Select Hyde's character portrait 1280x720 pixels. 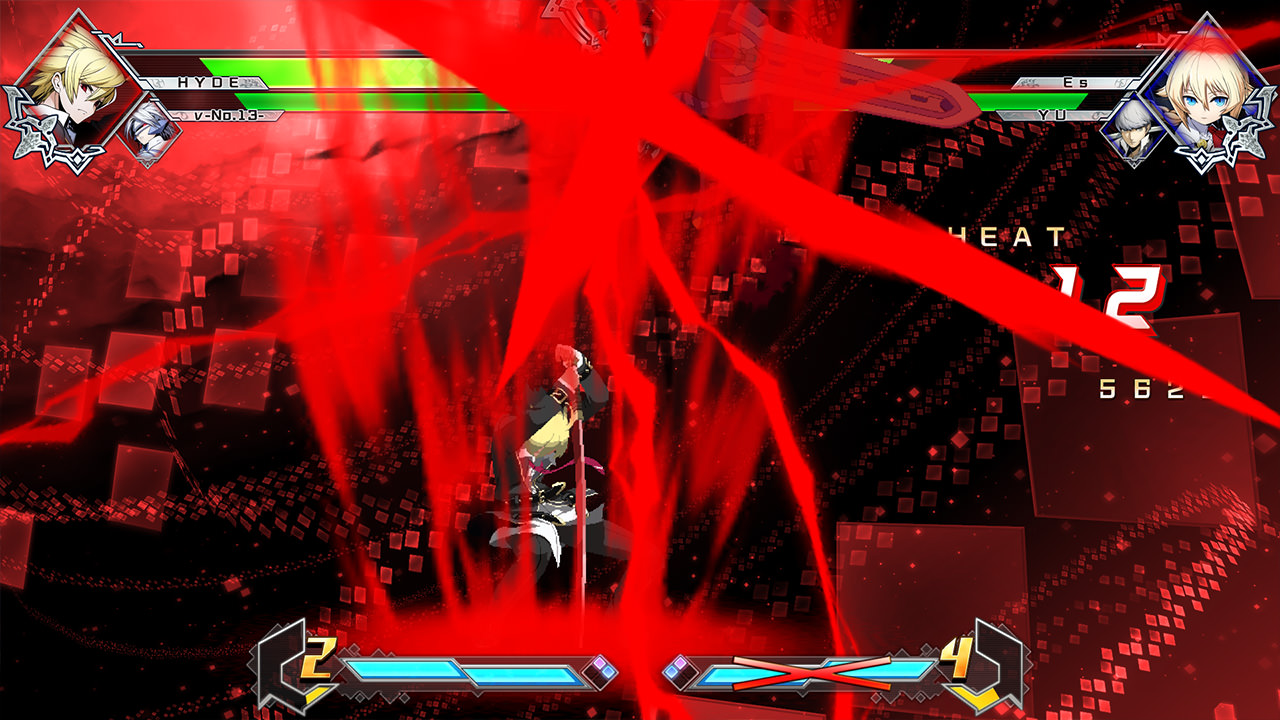coord(75,75)
